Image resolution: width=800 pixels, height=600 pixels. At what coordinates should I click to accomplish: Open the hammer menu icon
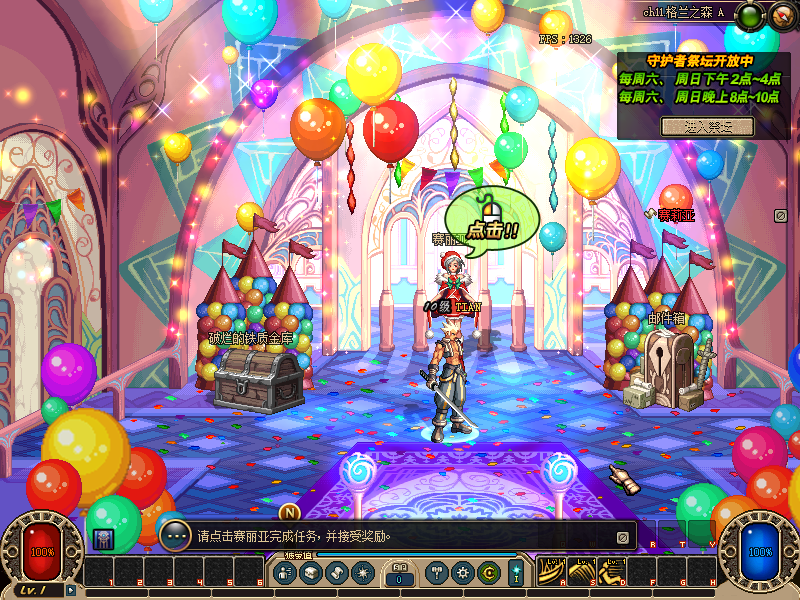pos(436,573)
